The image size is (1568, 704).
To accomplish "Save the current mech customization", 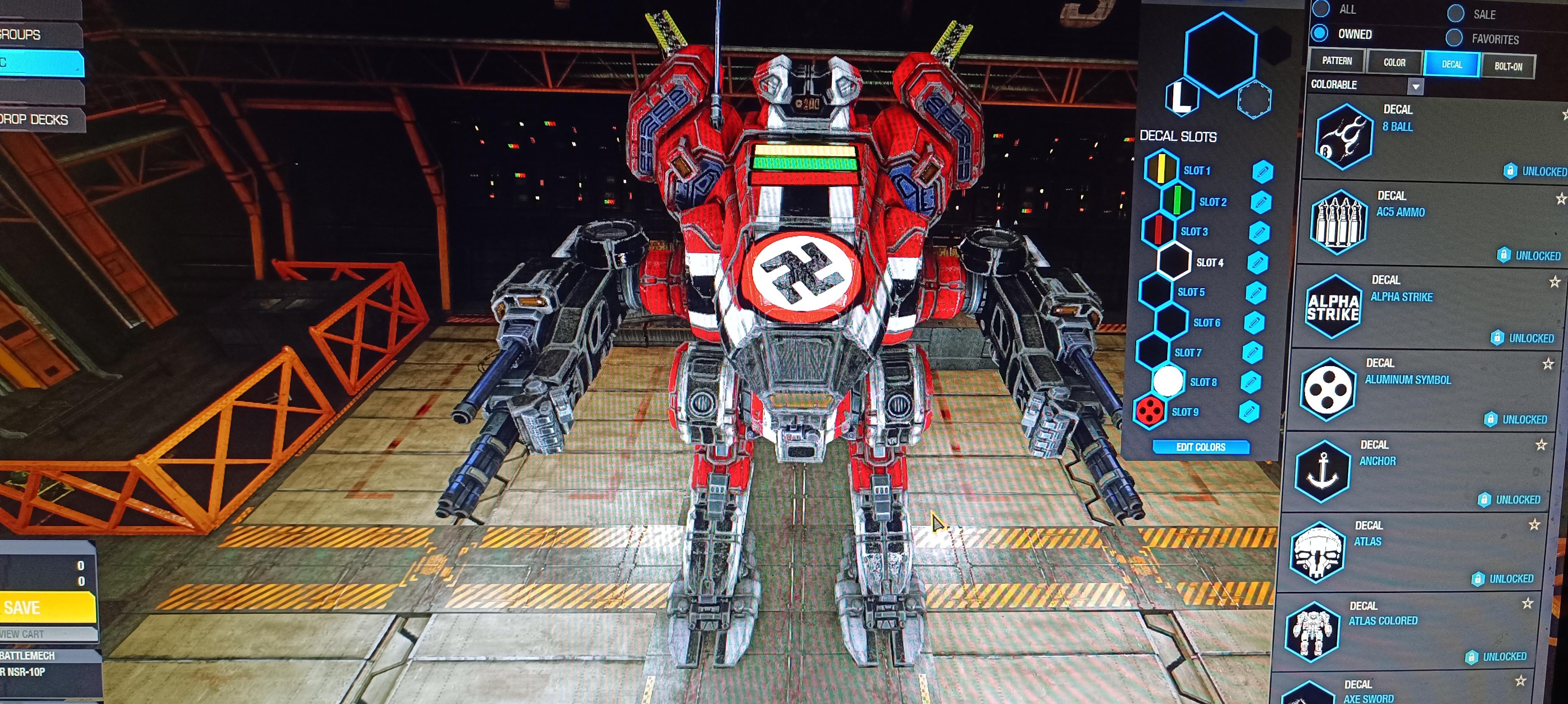I will (46, 607).
